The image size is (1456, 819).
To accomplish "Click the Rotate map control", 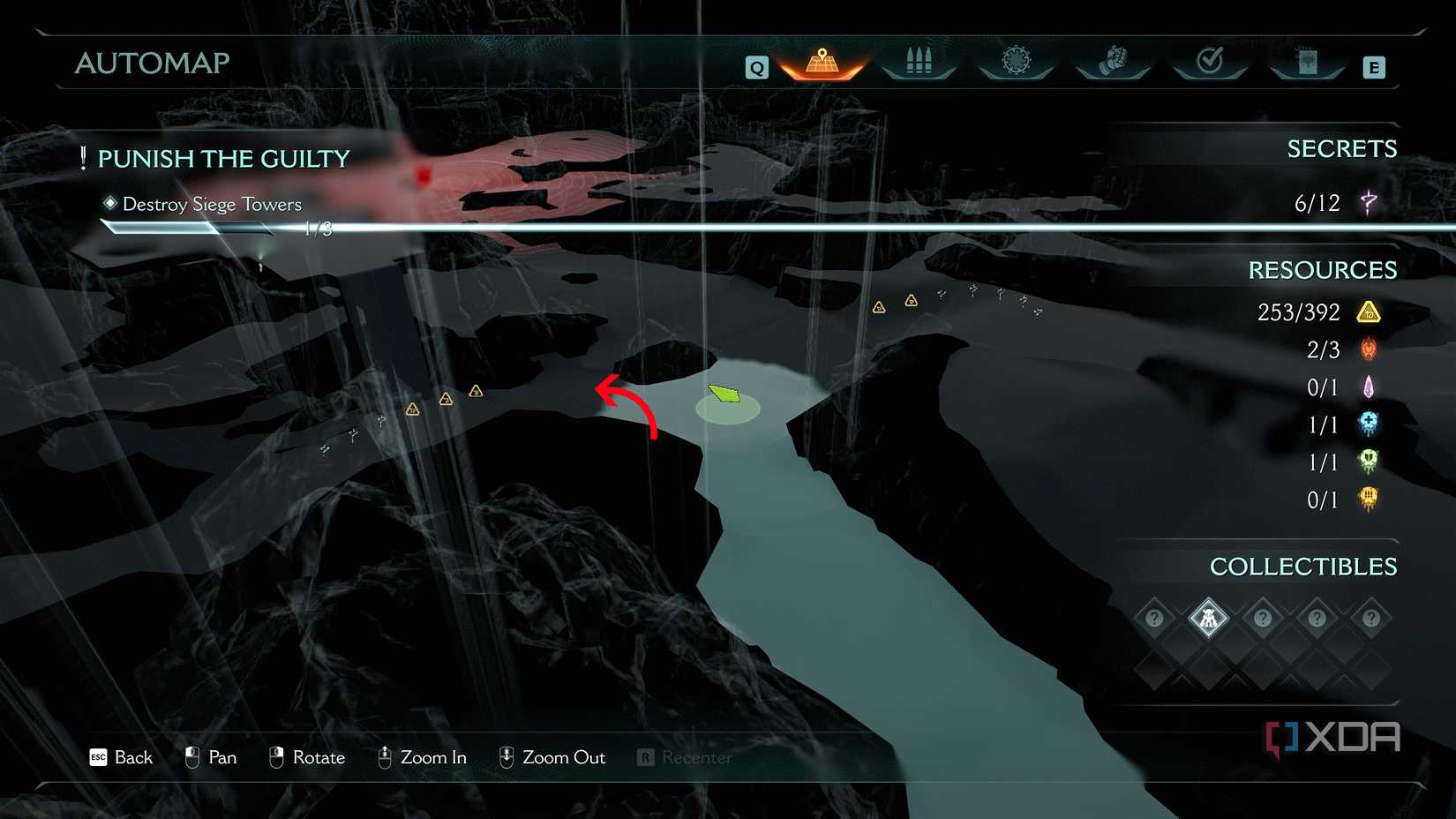I will pos(306,757).
